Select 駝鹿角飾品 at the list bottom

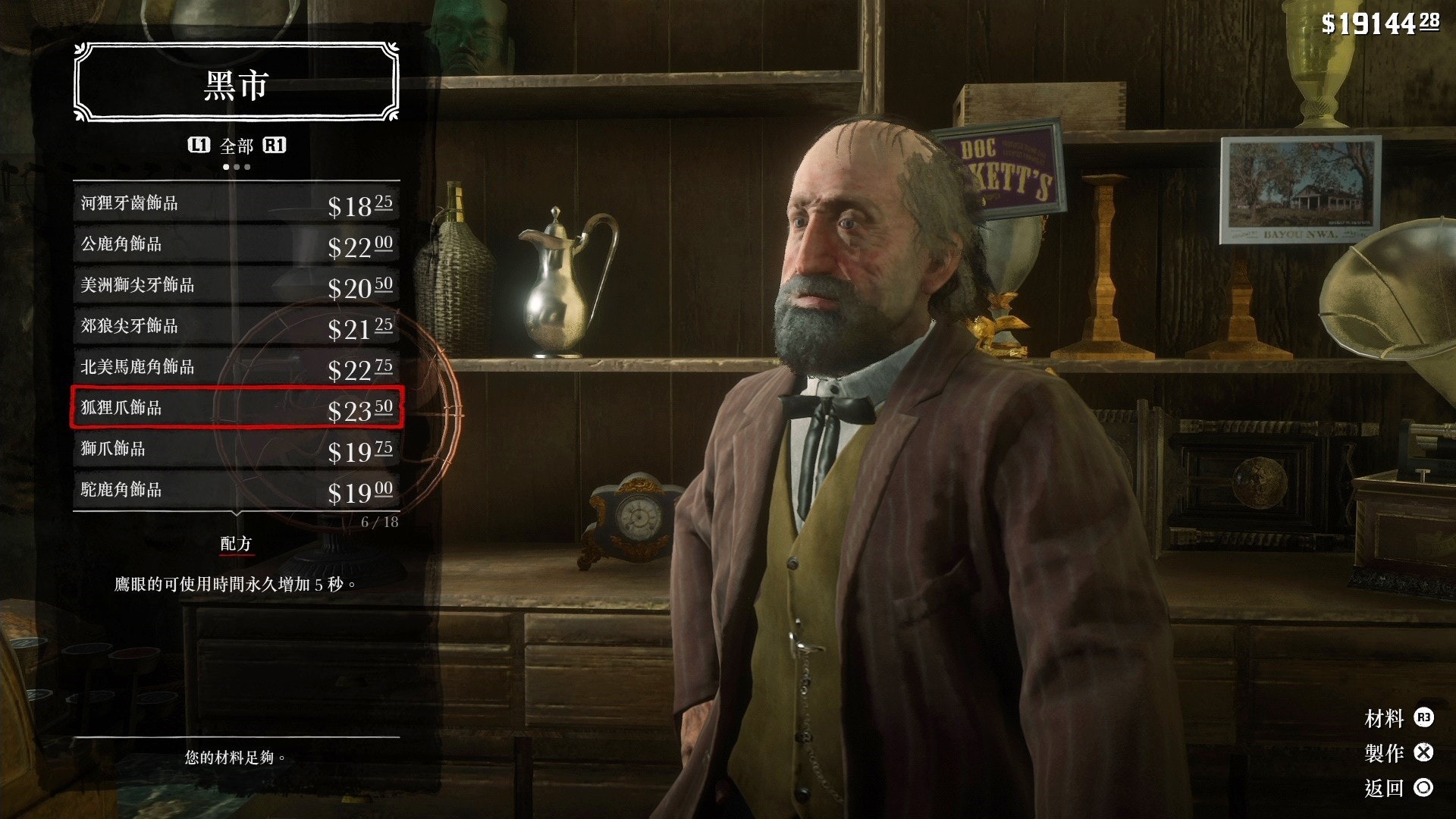pyautogui.click(x=236, y=490)
